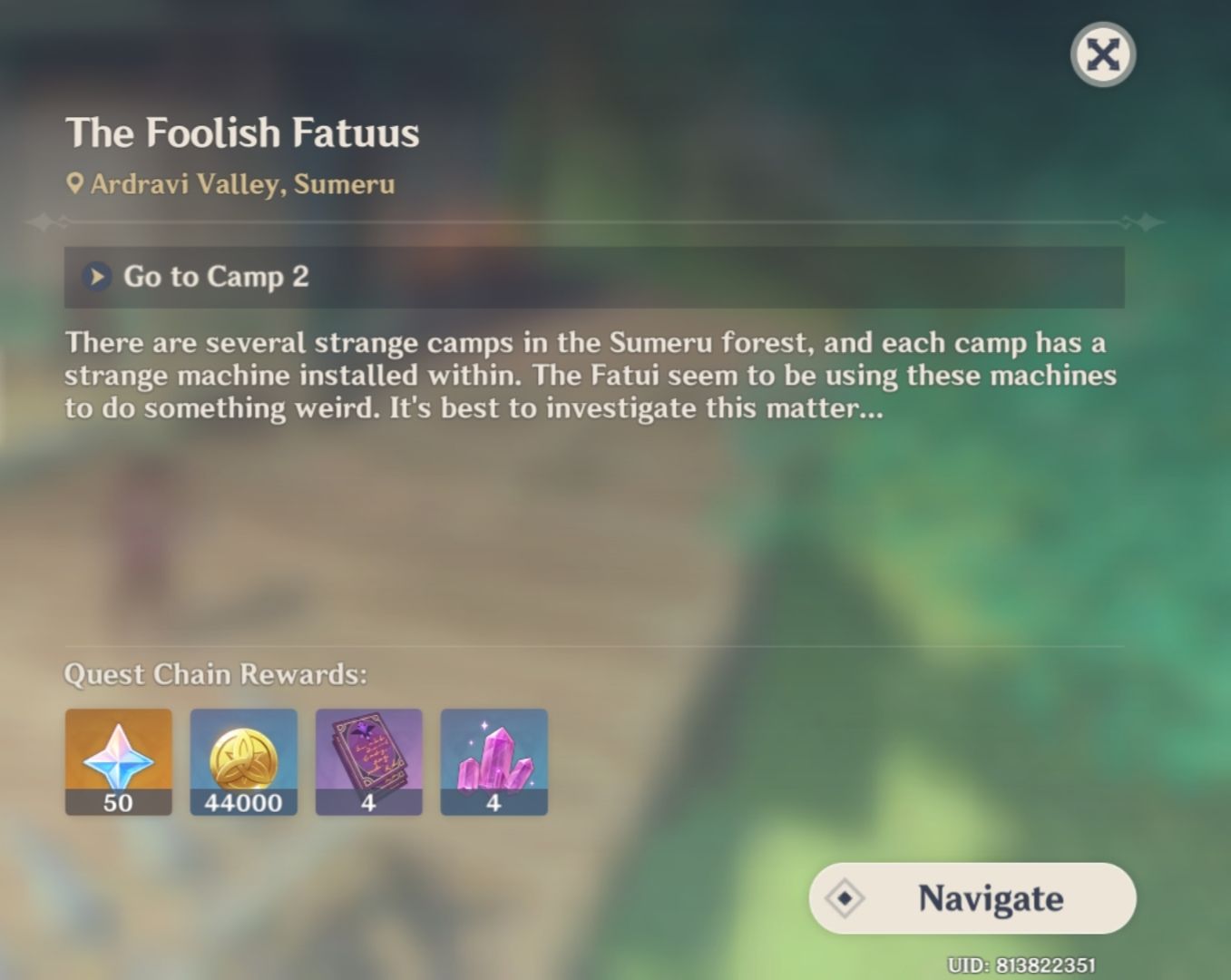The image size is (1231, 980).
Task: Click the blue arrow icon before Go to Camp 2
Action: tap(95, 278)
